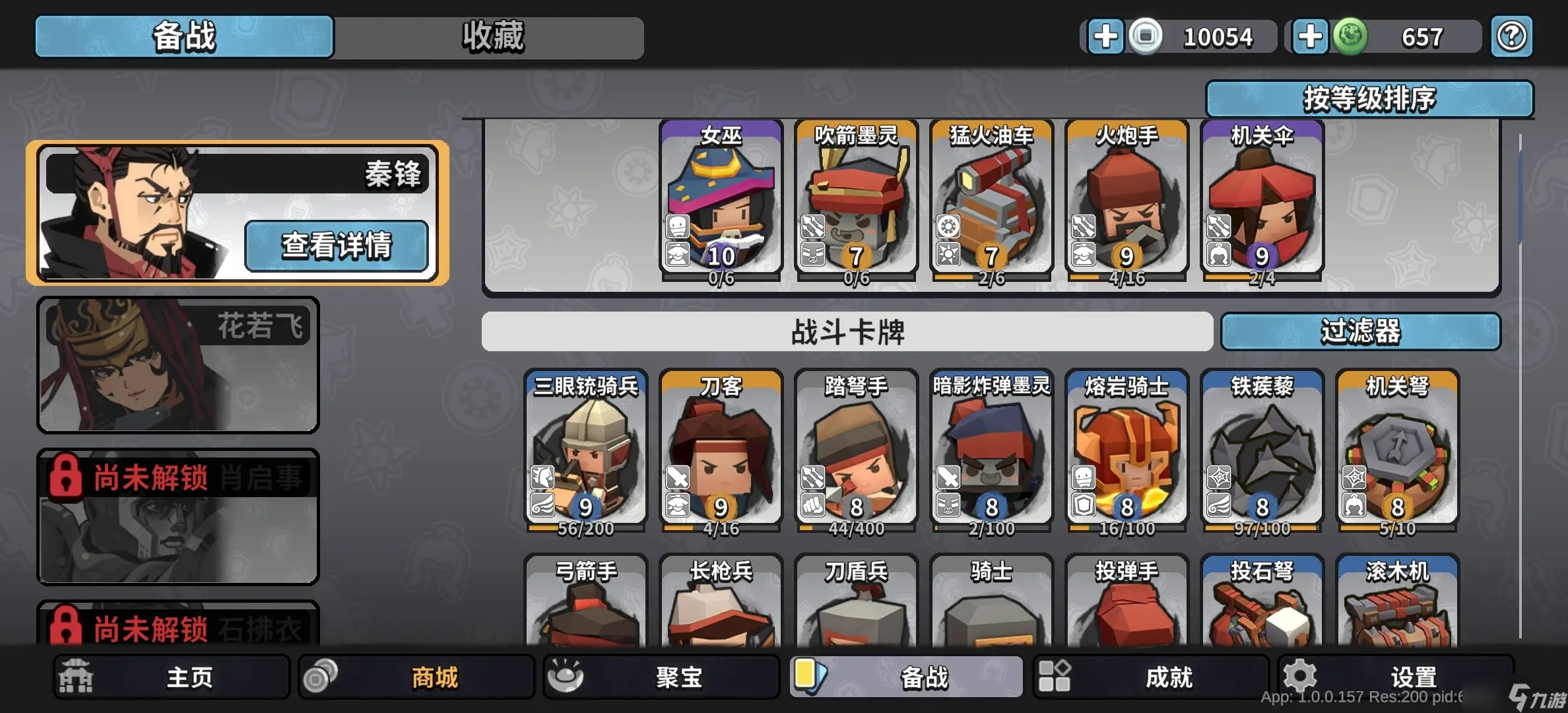Open the 商城 shop icon
The width and height of the screenshot is (1568, 713).
point(323,677)
